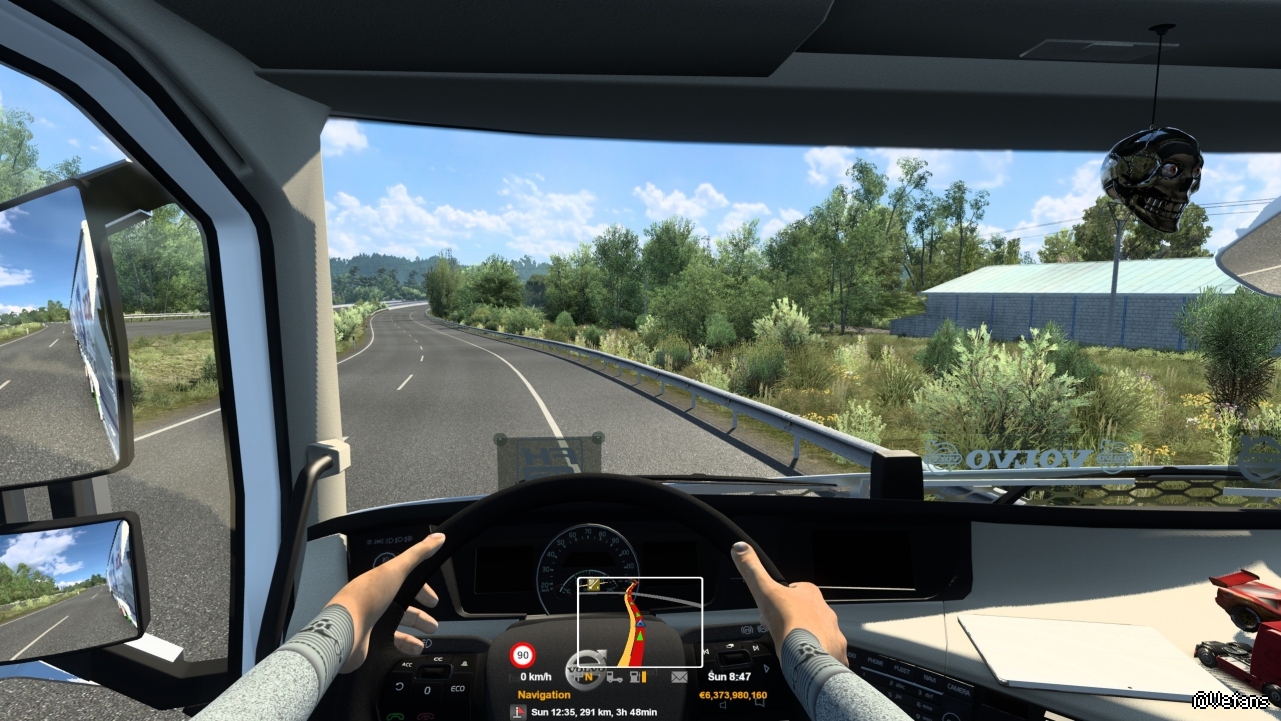
Task: Click the truck damage status icon
Action: pyautogui.click(x=613, y=678)
